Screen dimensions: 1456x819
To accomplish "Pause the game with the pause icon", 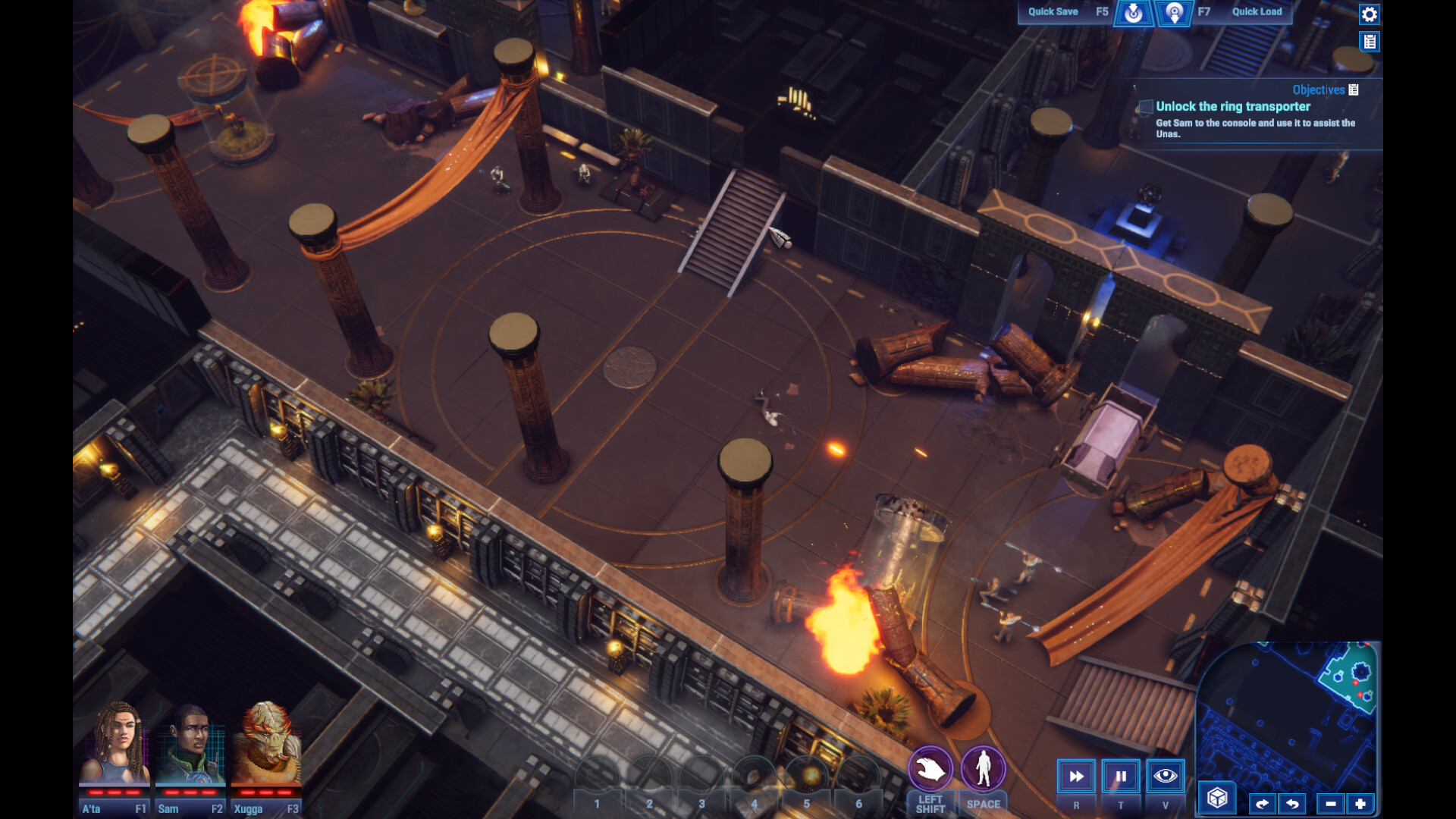I will point(1120,776).
